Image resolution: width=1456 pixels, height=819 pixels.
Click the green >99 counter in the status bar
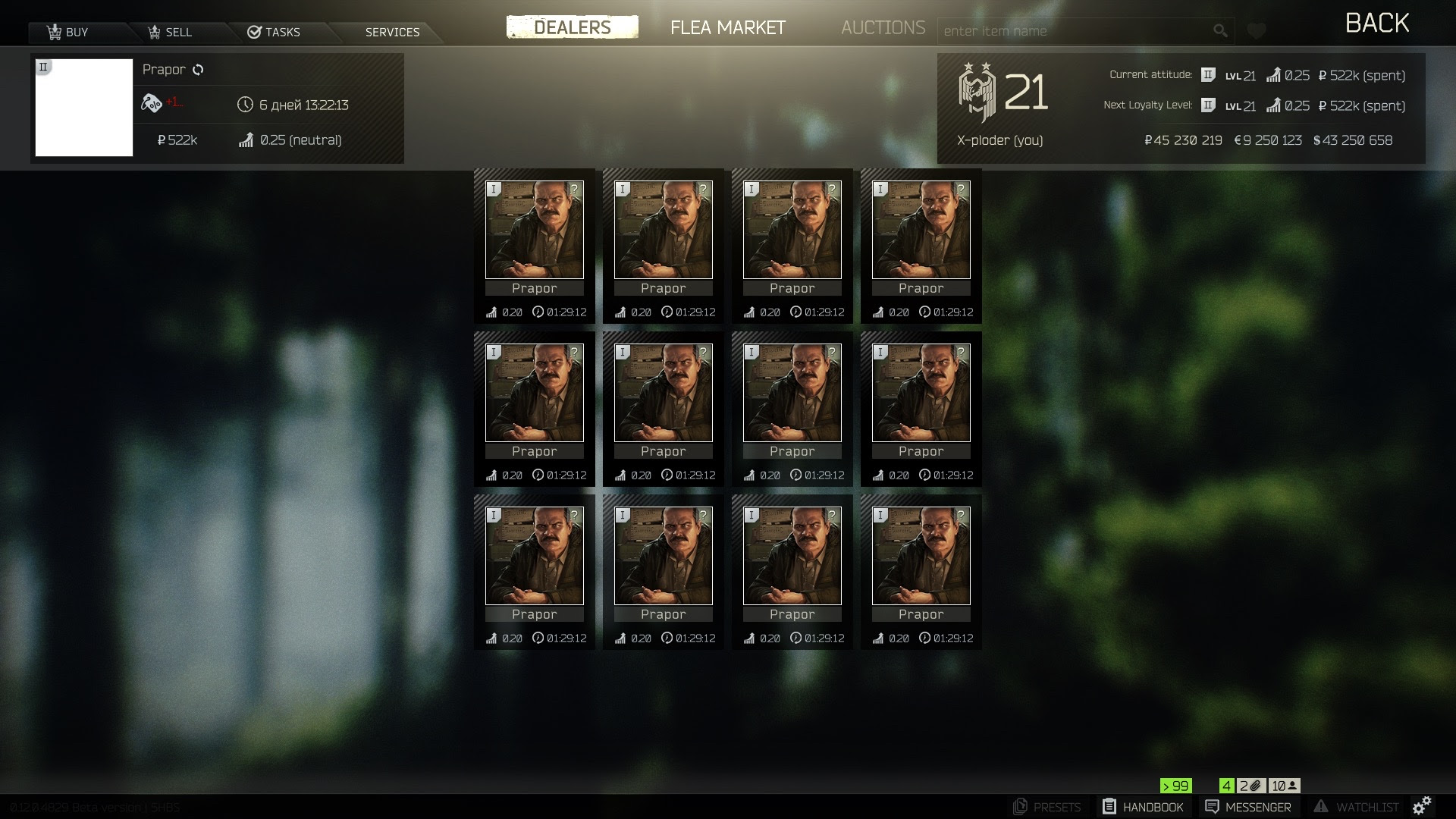coord(1175,786)
